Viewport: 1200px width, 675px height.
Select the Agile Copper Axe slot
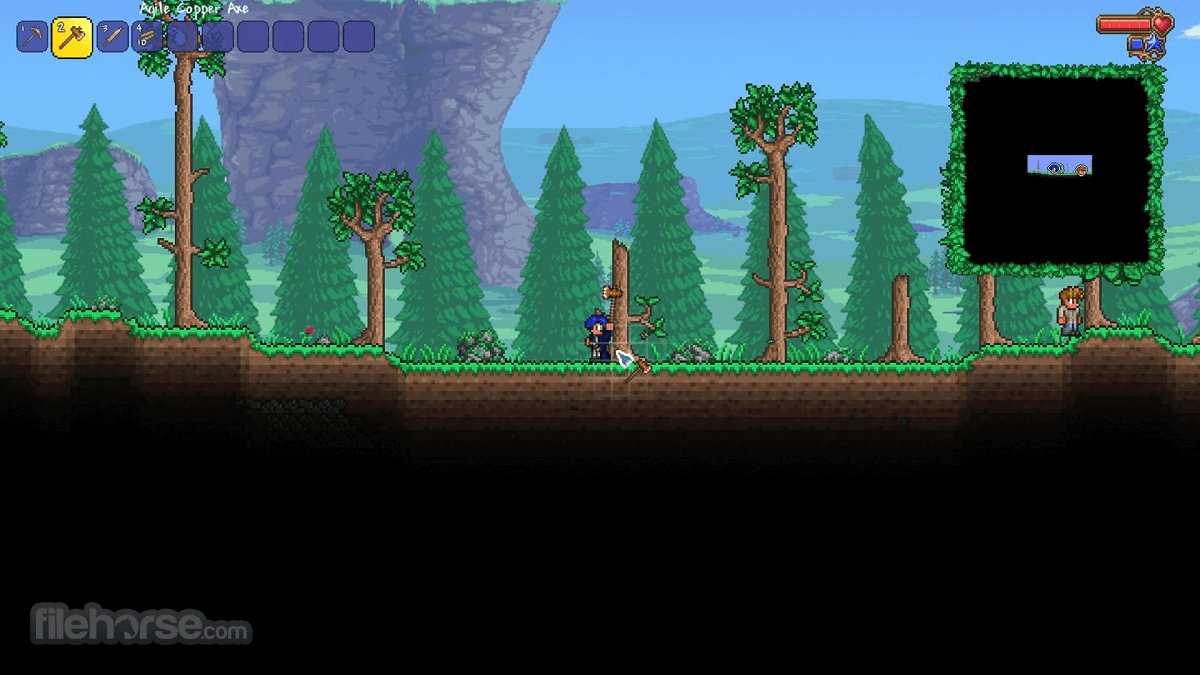coord(72,37)
